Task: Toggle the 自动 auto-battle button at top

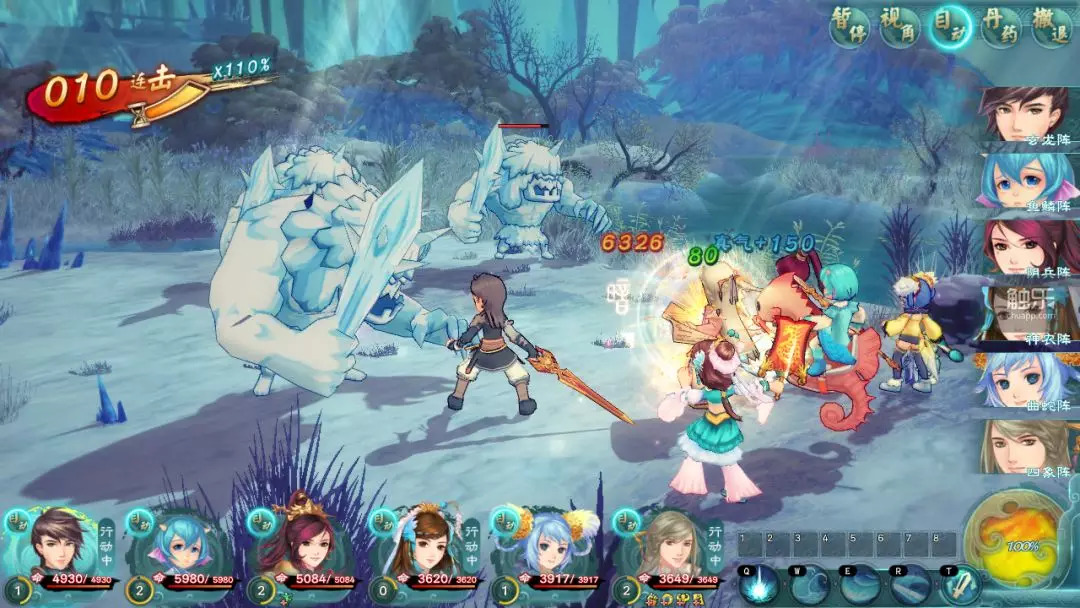Action: [950, 27]
